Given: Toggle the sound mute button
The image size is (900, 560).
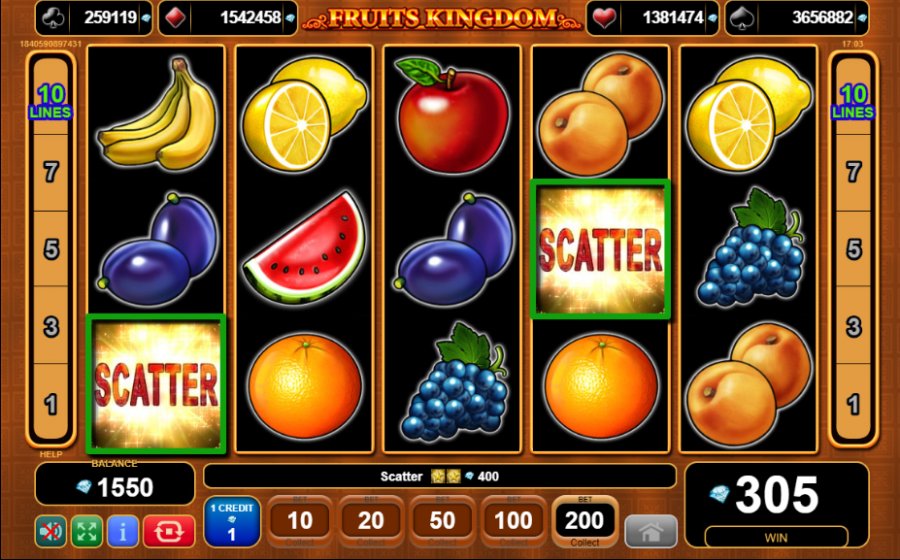Looking at the screenshot, I should click(x=50, y=530).
